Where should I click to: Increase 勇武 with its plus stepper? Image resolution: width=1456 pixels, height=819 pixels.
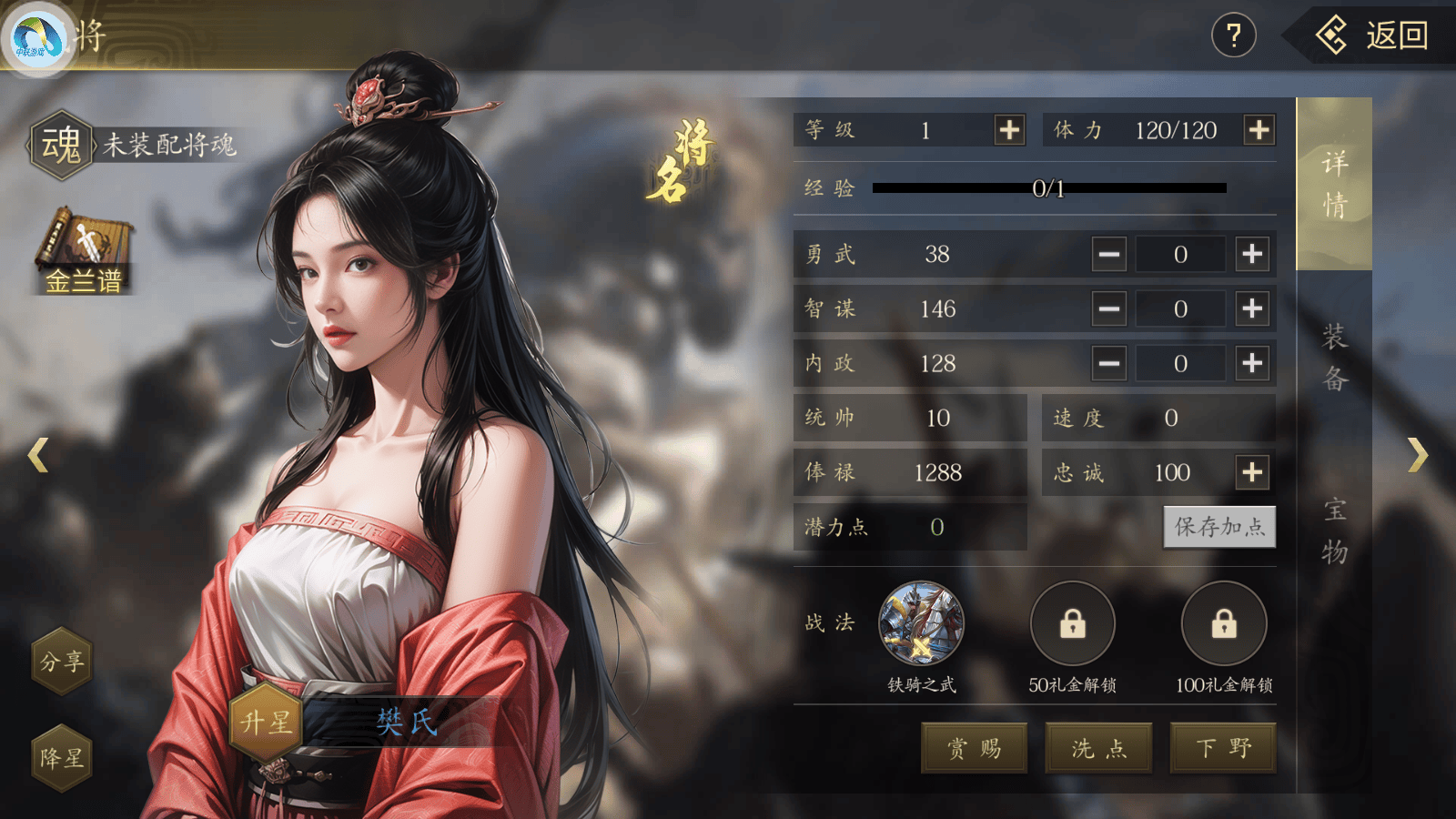[1251, 255]
